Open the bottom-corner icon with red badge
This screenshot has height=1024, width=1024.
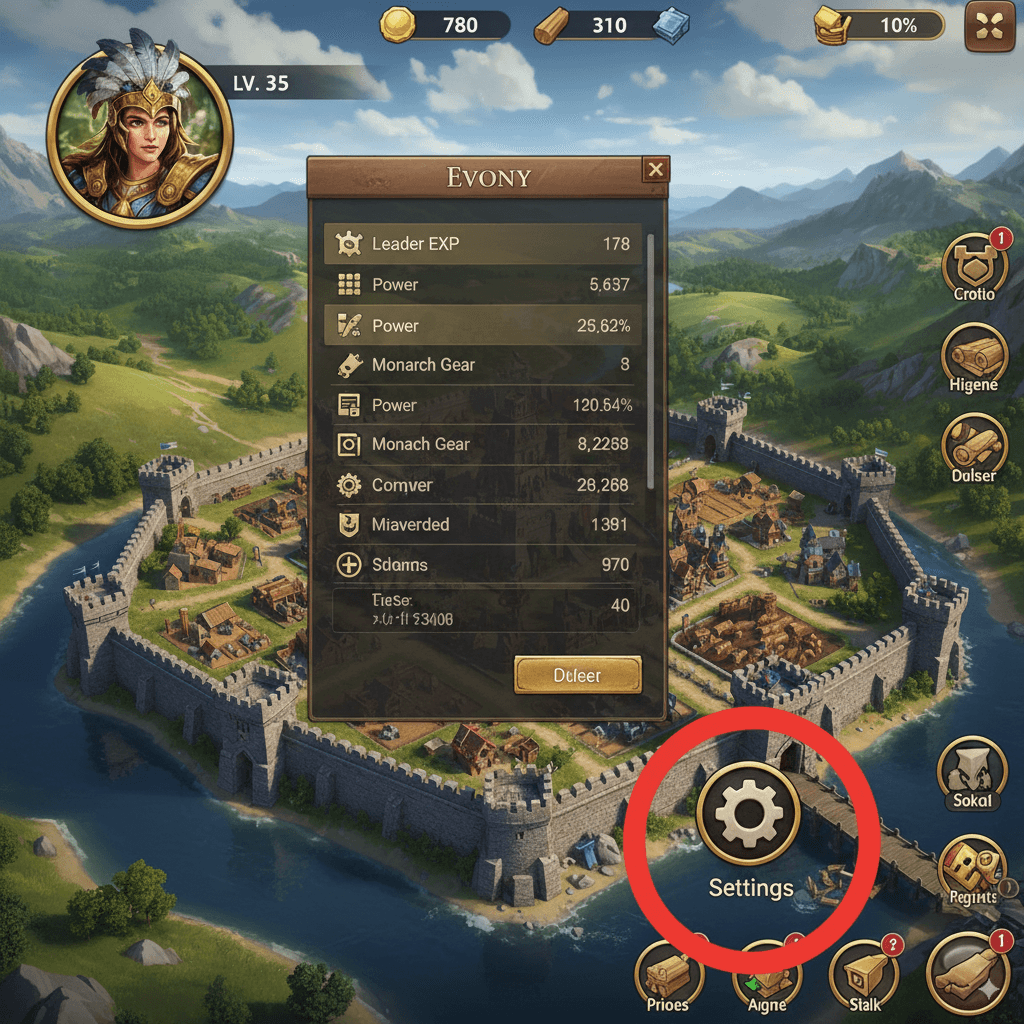point(968,972)
